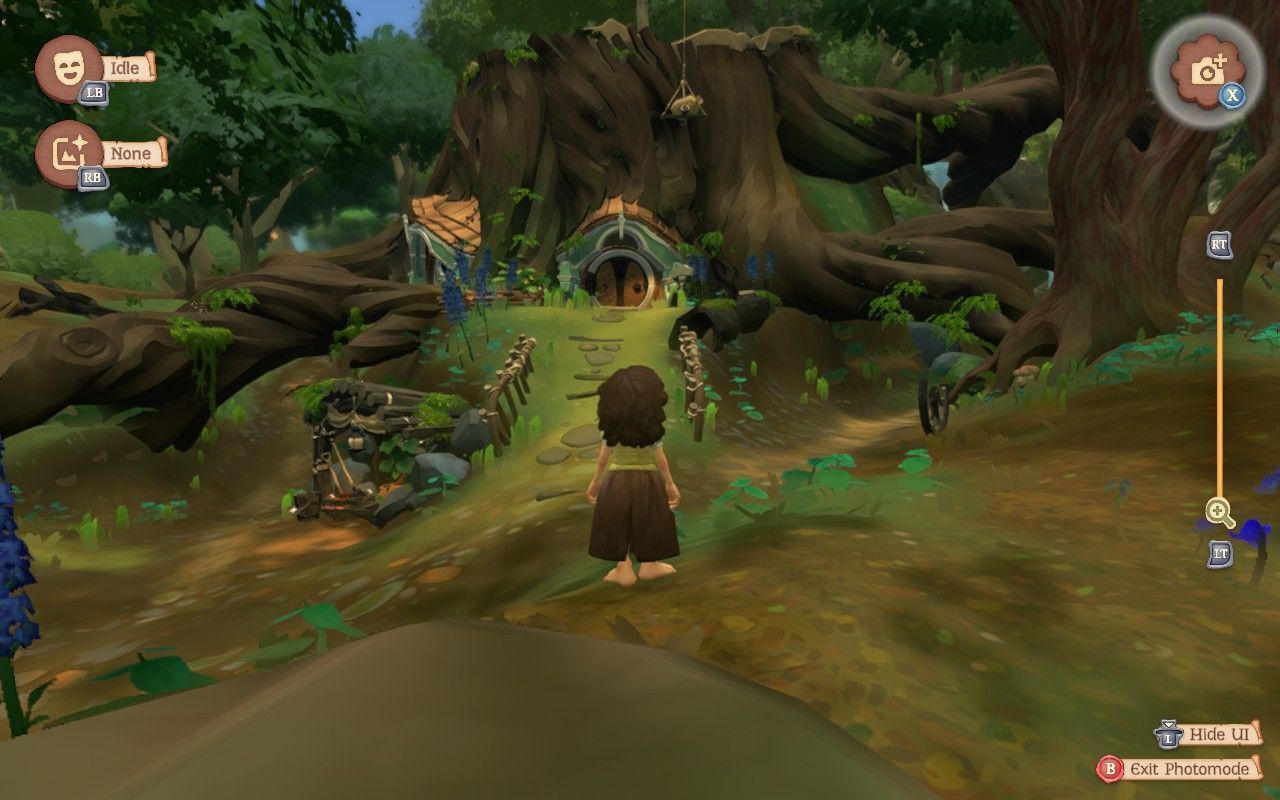Take a photo with the camera button
This screenshot has width=1280, height=800.
pyautogui.click(x=1210, y=70)
